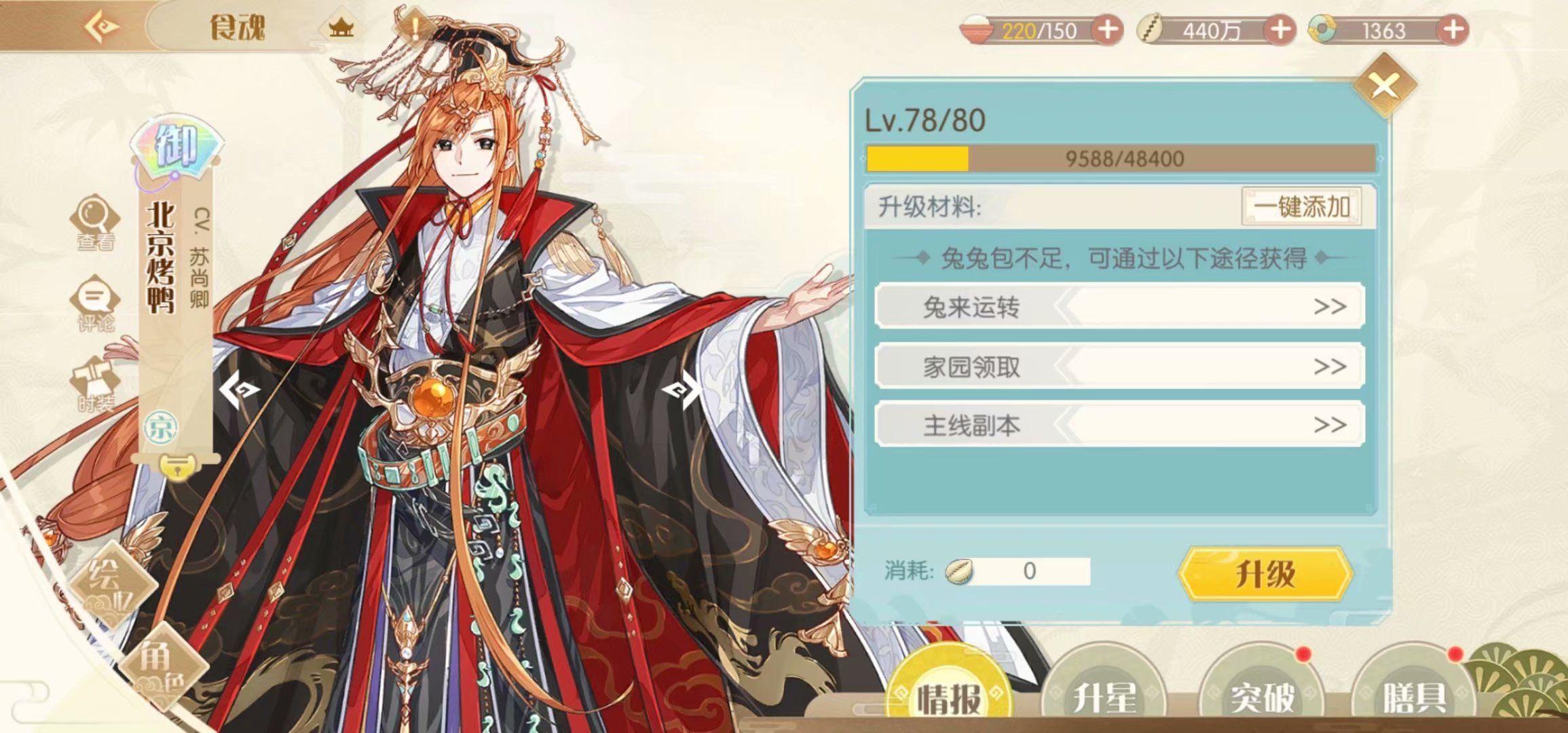Select the 主线副本 source row
Screen dimensions: 1568x733
coord(1119,425)
